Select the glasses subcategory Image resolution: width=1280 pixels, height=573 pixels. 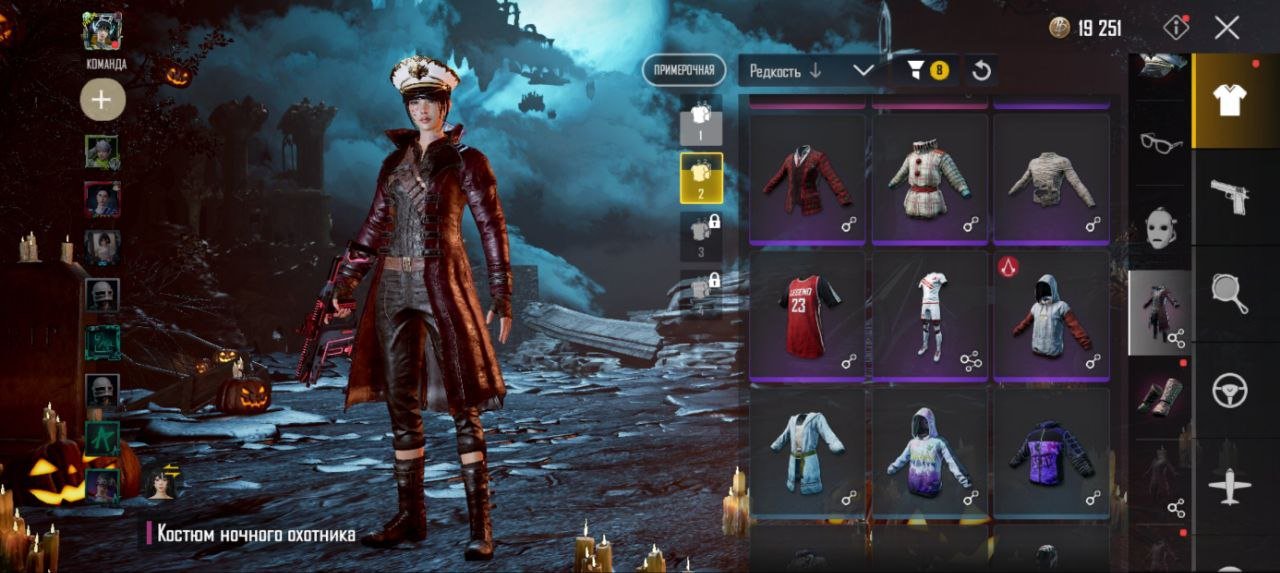pyautogui.click(x=1160, y=143)
